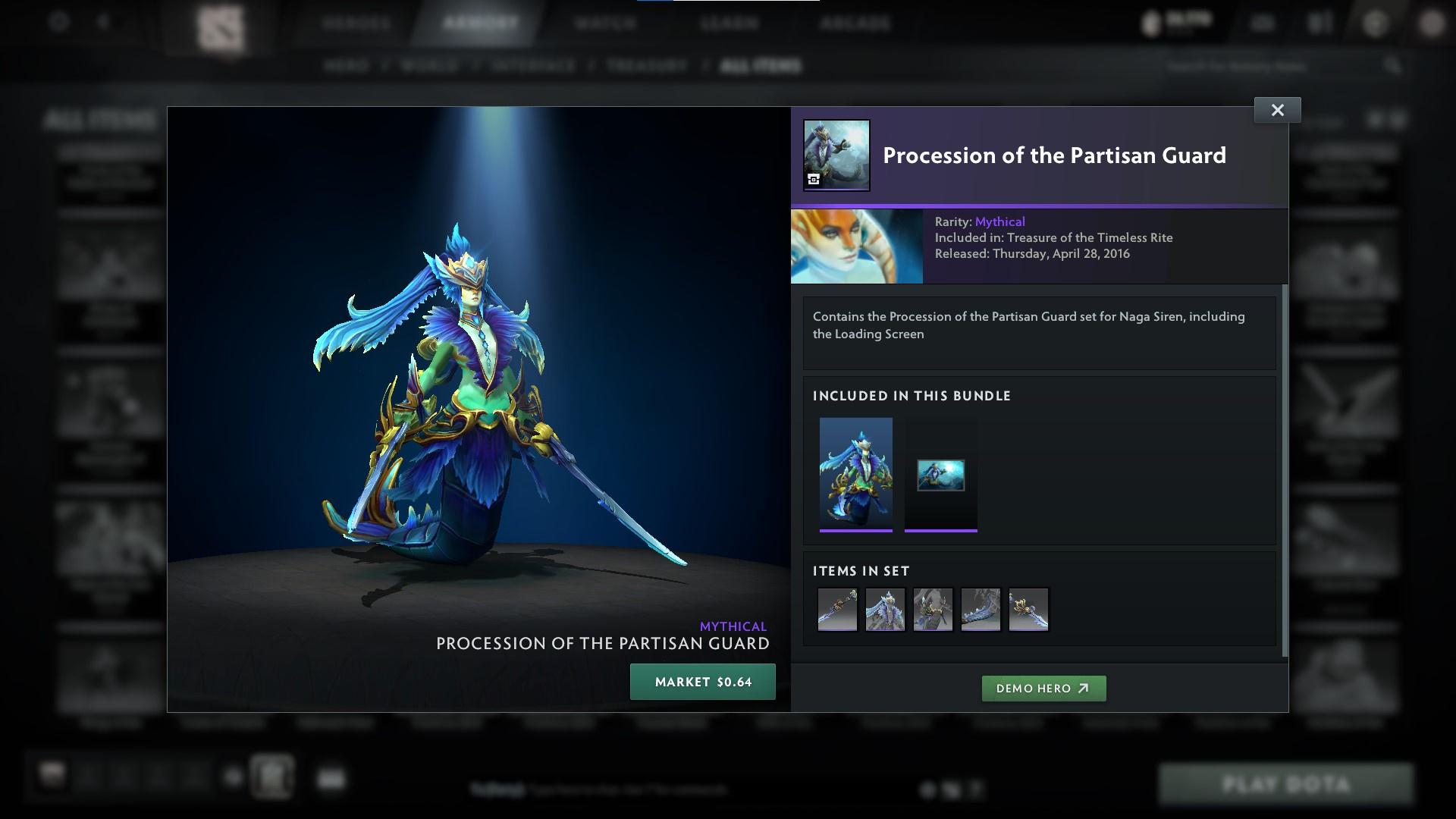The width and height of the screenshot is (1456, 819).
Task: Click the preview camera icon on the bundle image
Action: 814,178
